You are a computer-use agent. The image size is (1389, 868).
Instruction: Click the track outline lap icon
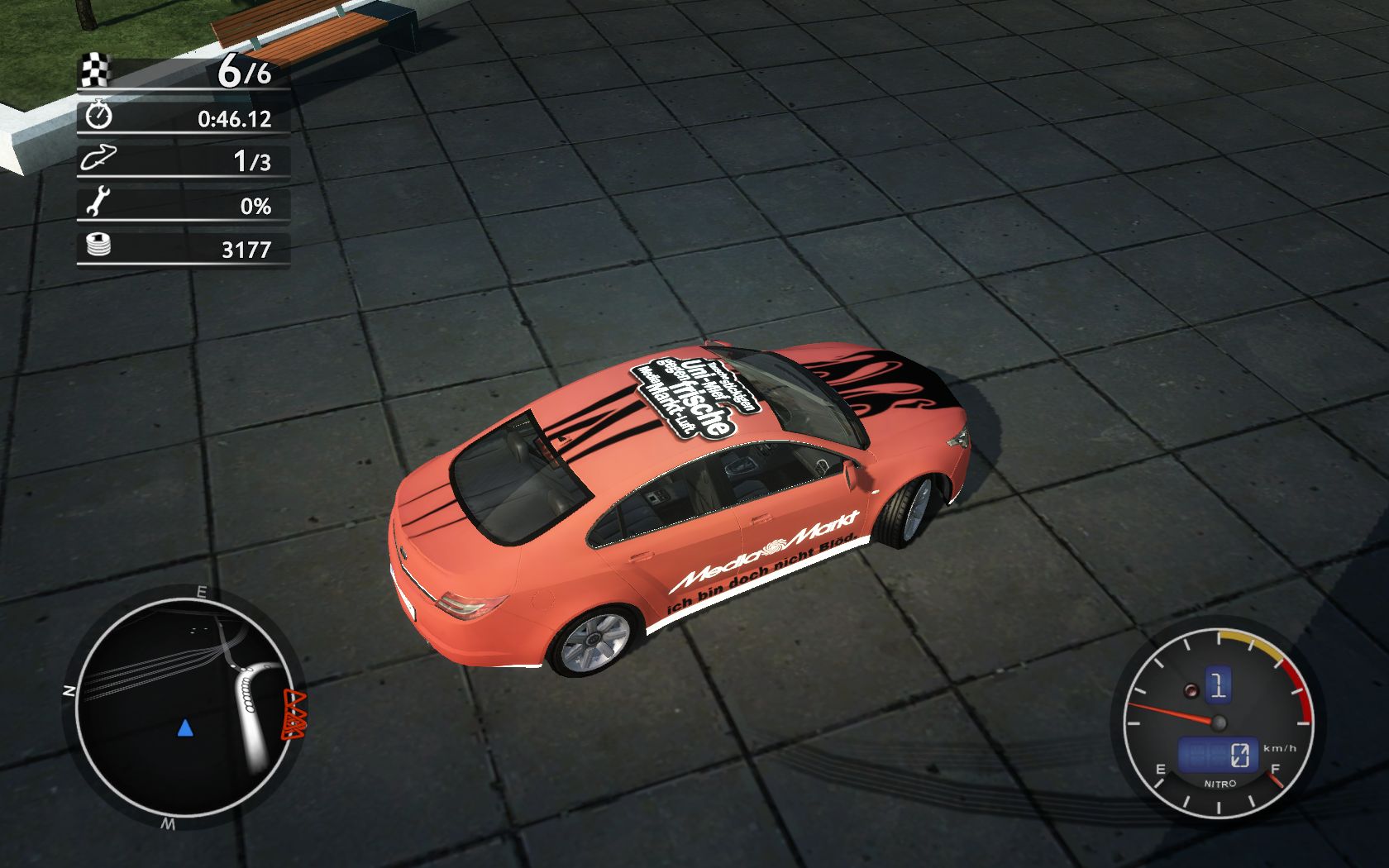[98, 158]
